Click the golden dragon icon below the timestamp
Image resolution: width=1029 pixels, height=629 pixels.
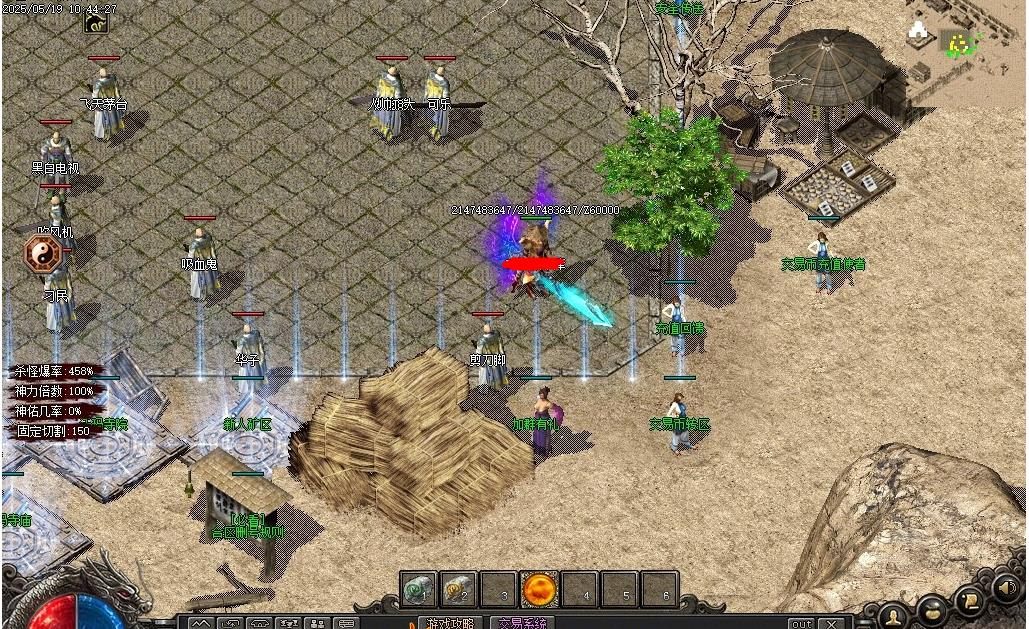click(x=97, y=24)
